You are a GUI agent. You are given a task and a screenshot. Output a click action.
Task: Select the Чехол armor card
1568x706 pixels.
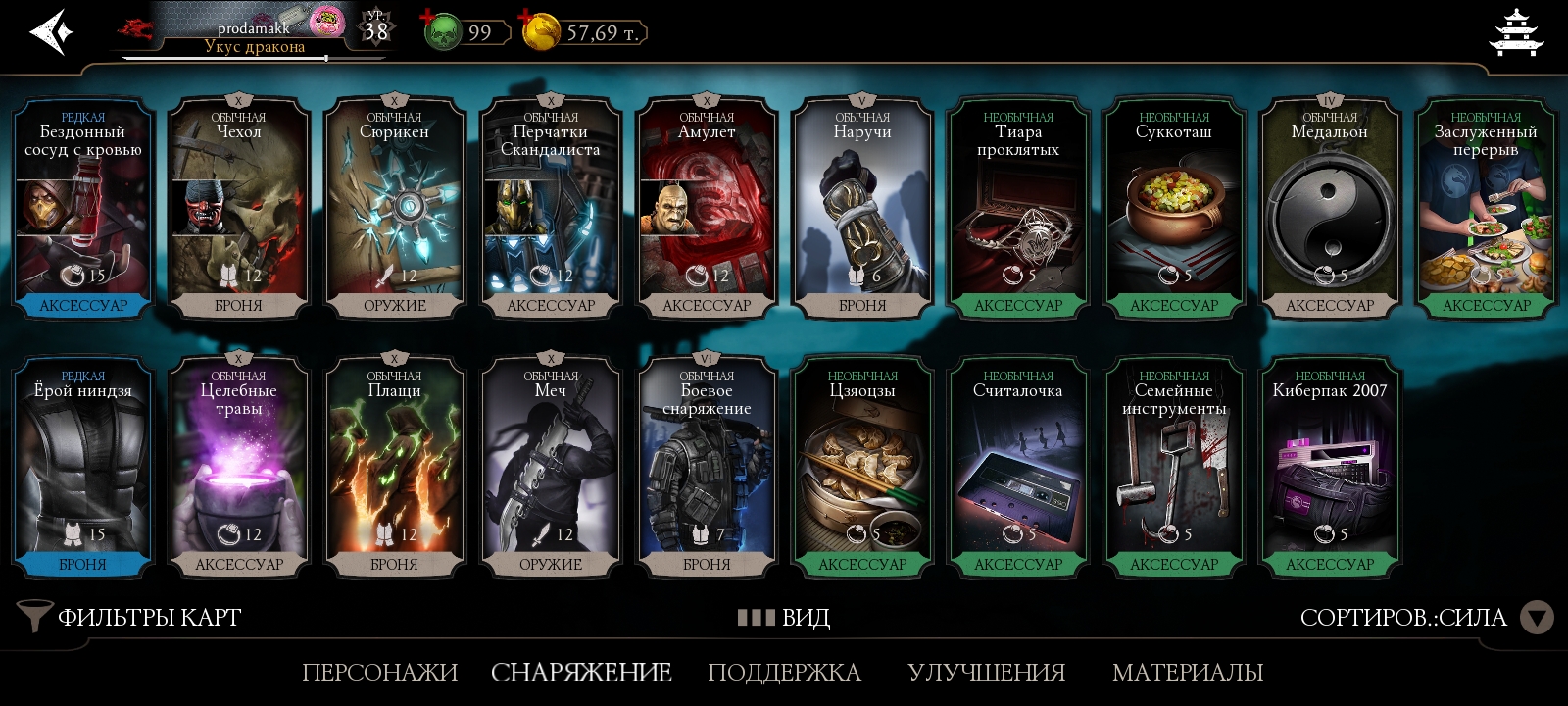click(239, 208)
